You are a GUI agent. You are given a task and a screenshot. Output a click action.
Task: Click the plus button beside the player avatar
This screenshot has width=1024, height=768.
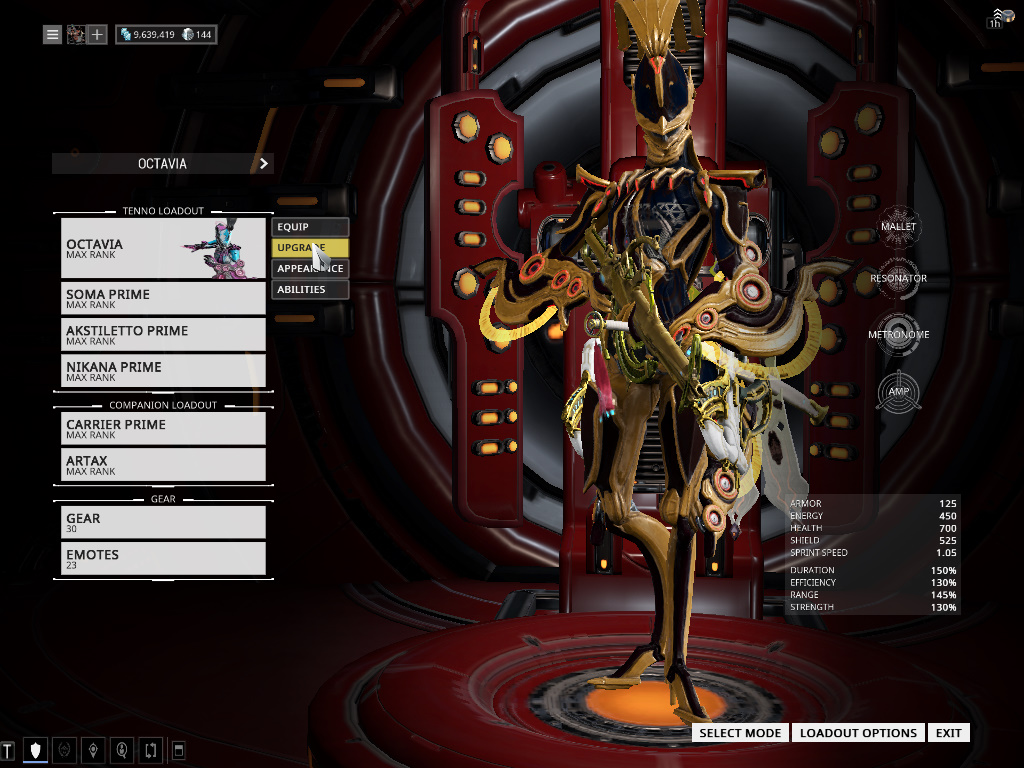point(97,35)
